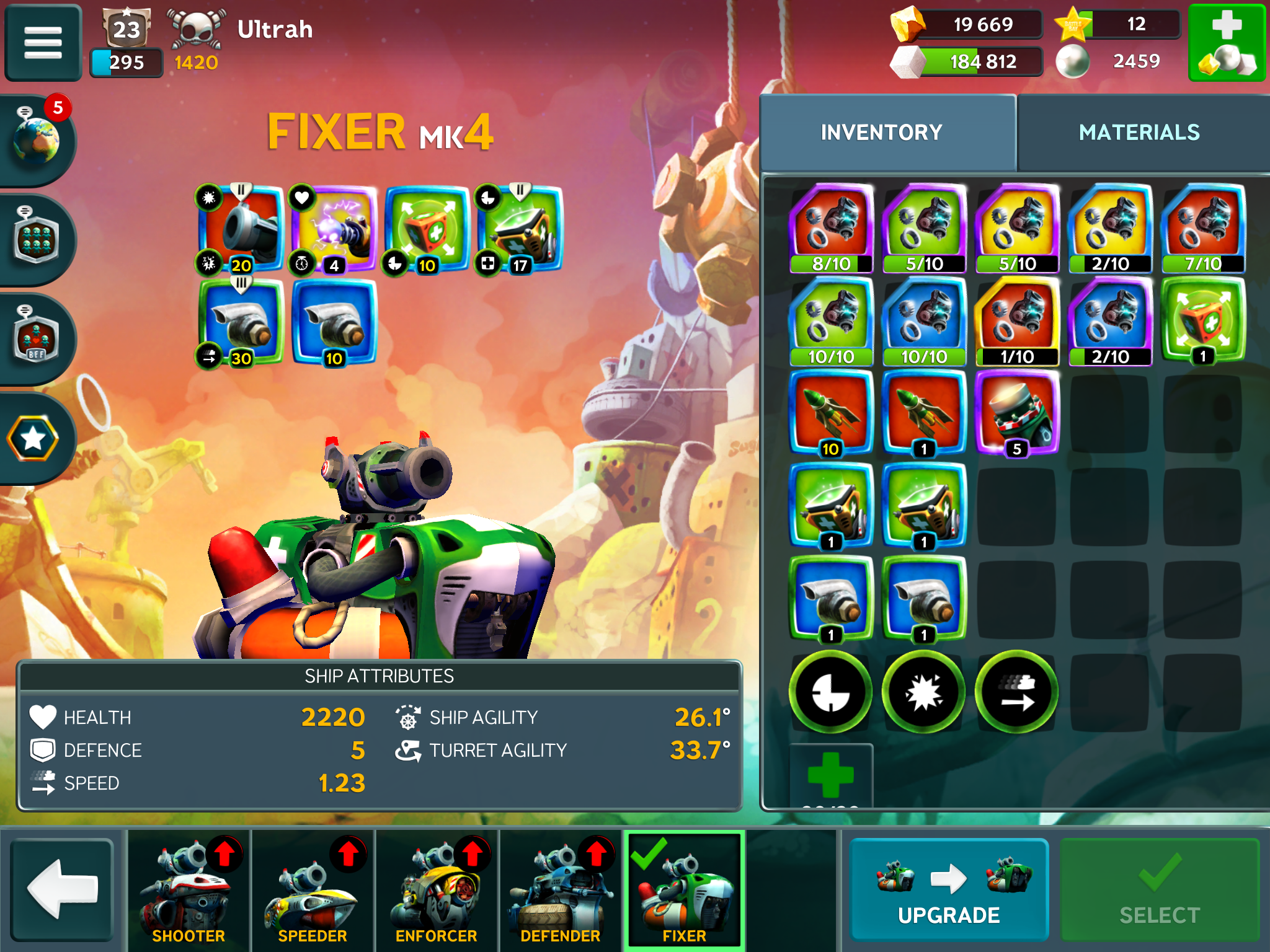Add inventory slot with green plus tile

click(x=831, y=775)
